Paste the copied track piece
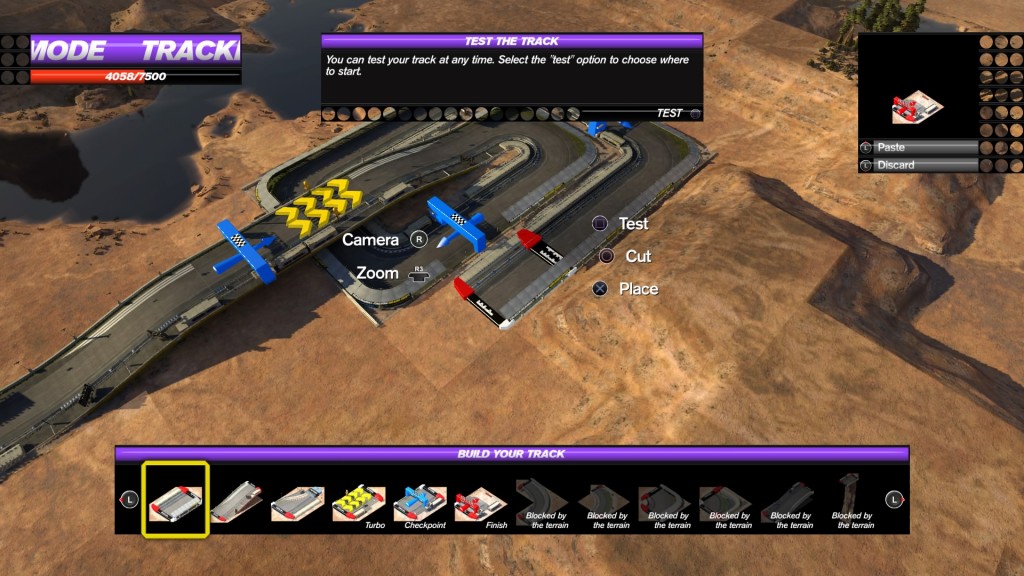This screenshot has width=1024, height=576. [x=918, y=147]
